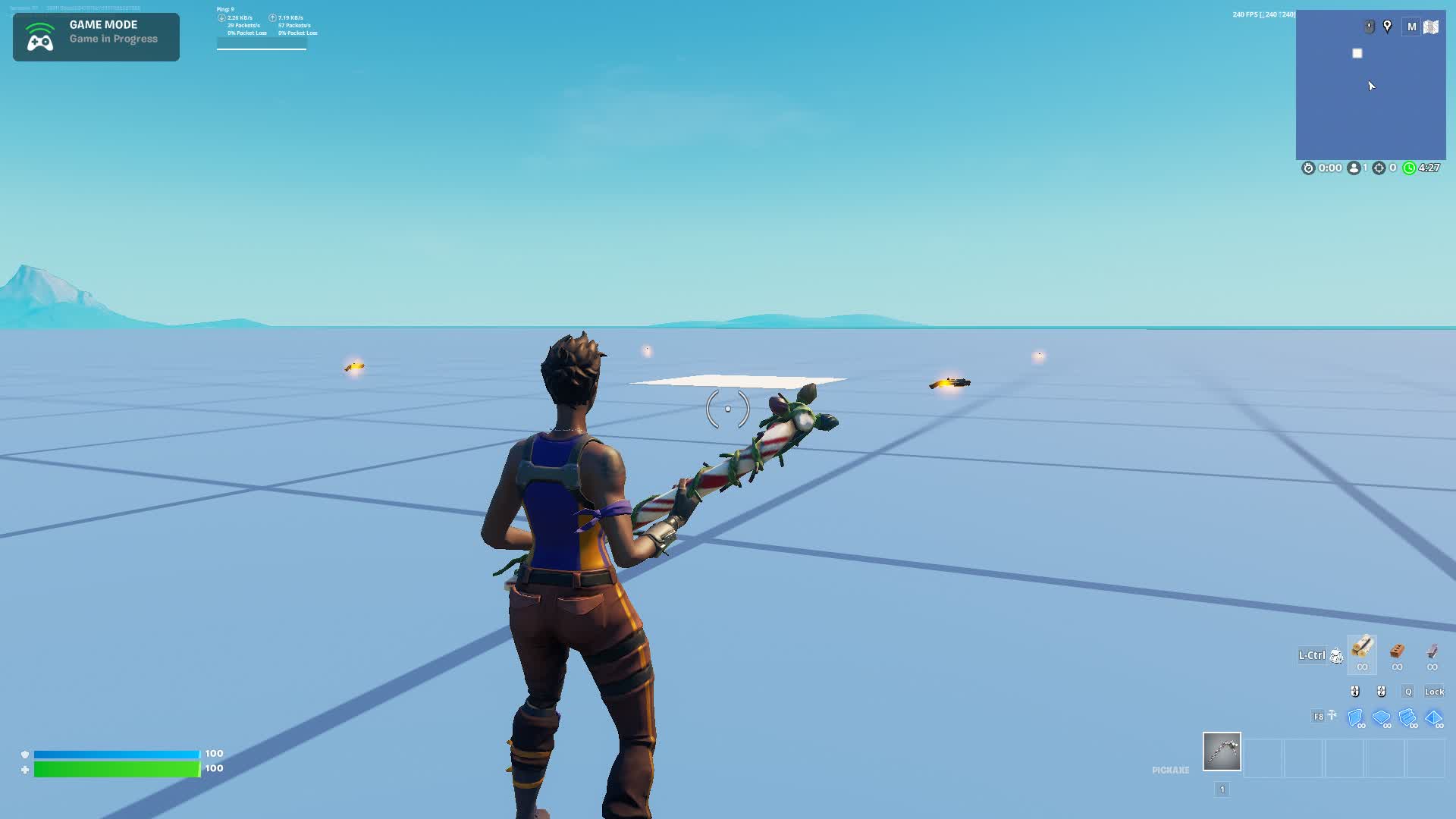Select the wood material icon

[1363, 653]
